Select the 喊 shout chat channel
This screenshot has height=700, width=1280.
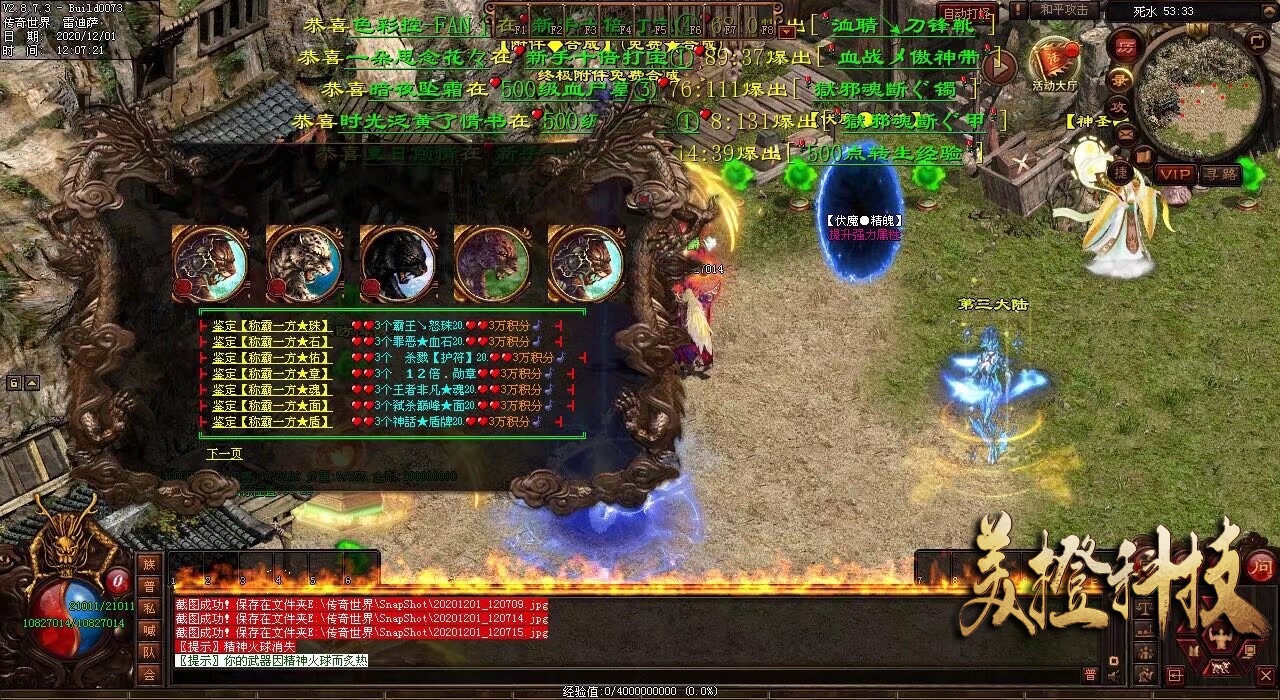click(149, 630)
